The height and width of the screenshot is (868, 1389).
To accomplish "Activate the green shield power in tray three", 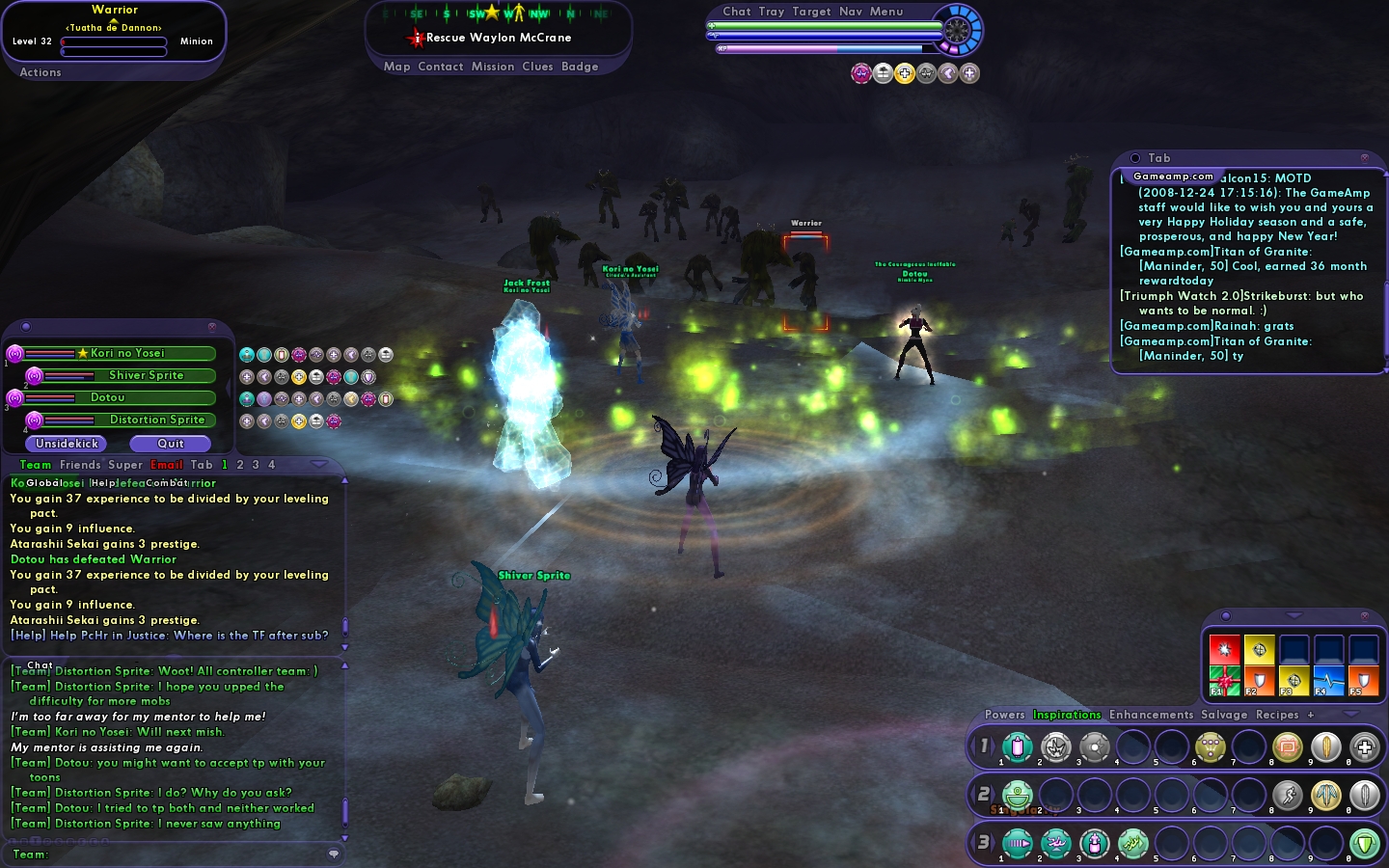I will point(1364,844).
